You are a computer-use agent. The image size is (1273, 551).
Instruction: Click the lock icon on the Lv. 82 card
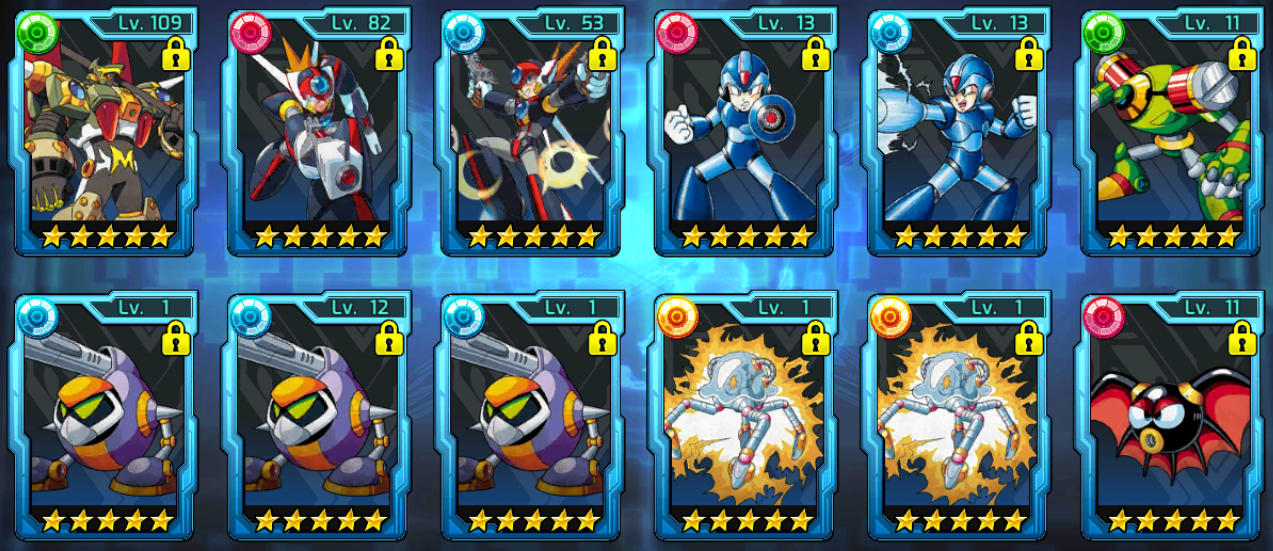click(389, 55)
